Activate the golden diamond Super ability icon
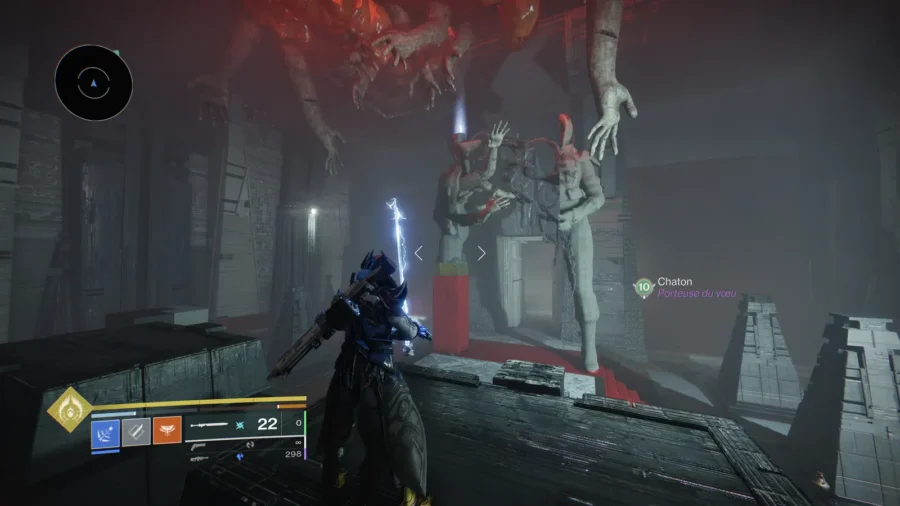The image size is (900, 506). pos(69,409)
